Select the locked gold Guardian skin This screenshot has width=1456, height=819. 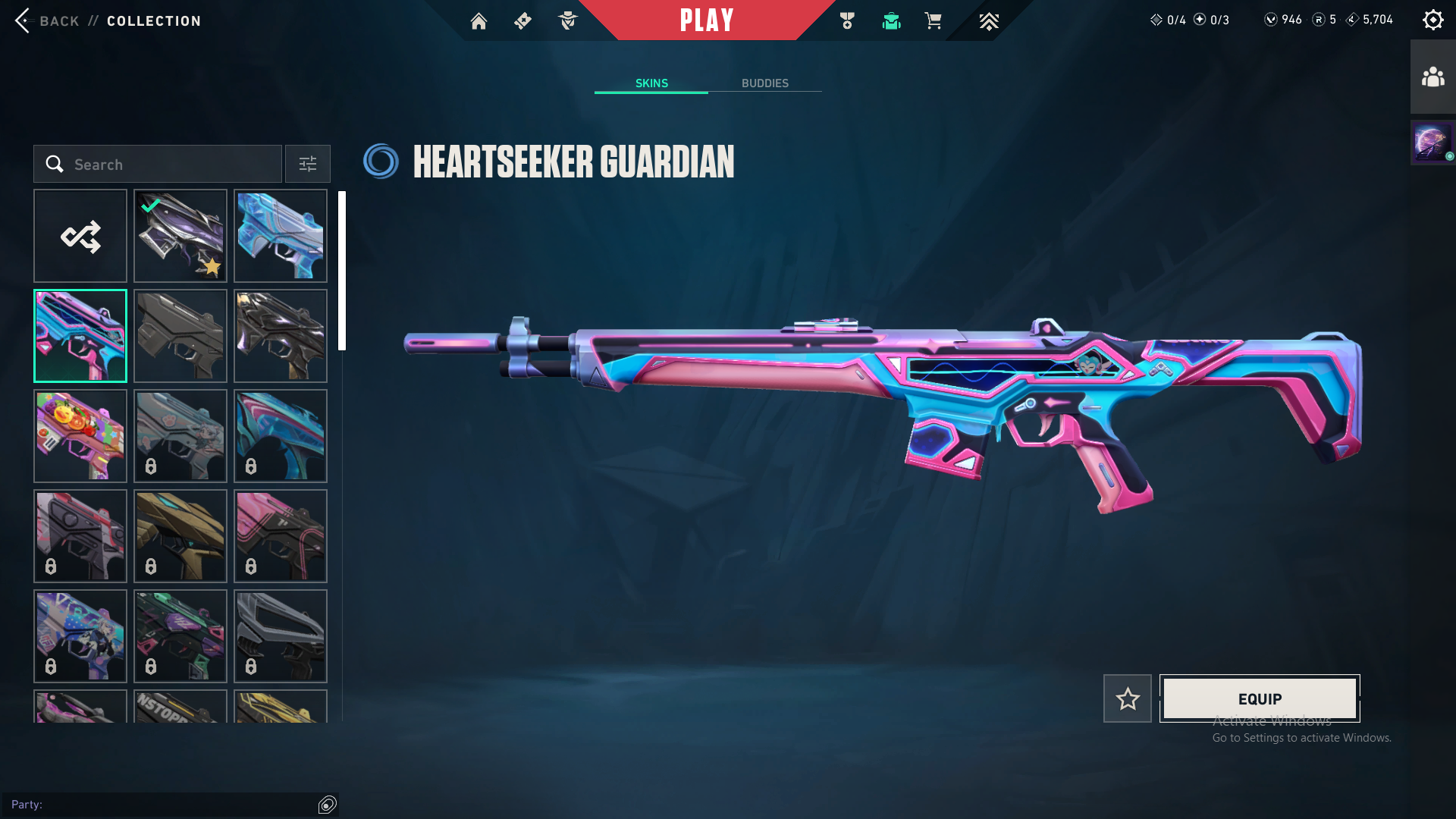(x=180, y=536)
